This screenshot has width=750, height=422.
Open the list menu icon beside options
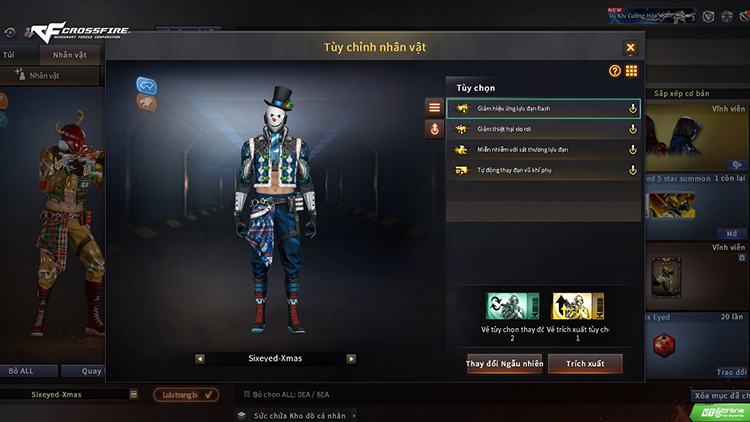pyautogui.click(x=434, y=107)
